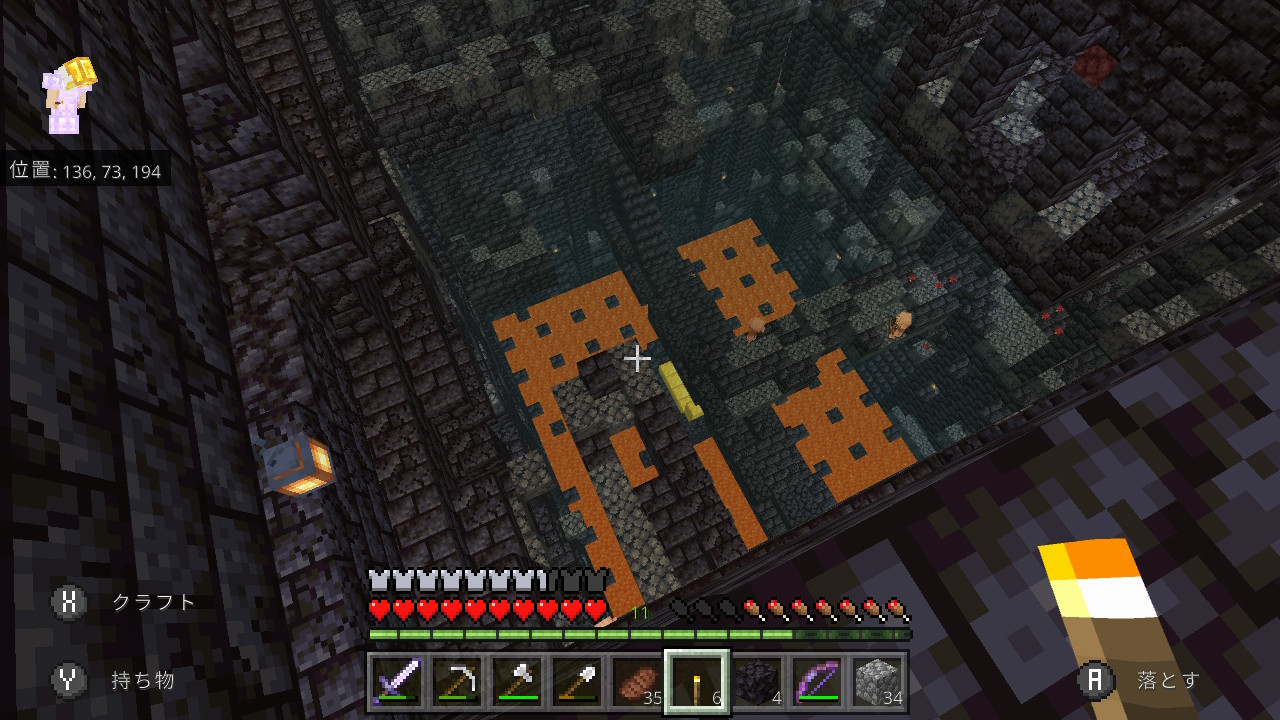Select the pickaxe hotbar slot
This screenshot has width=1280, height=720.
point(457,681)
